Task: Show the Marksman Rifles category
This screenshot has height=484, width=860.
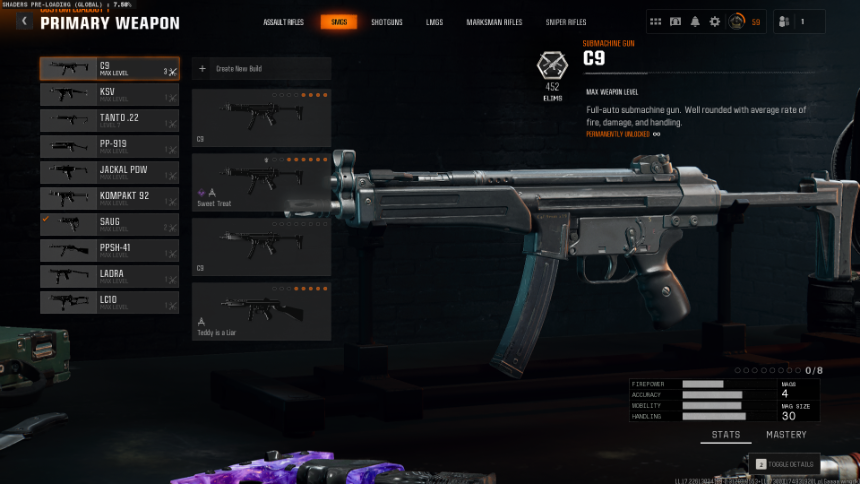Action: (x=494, y=22)
